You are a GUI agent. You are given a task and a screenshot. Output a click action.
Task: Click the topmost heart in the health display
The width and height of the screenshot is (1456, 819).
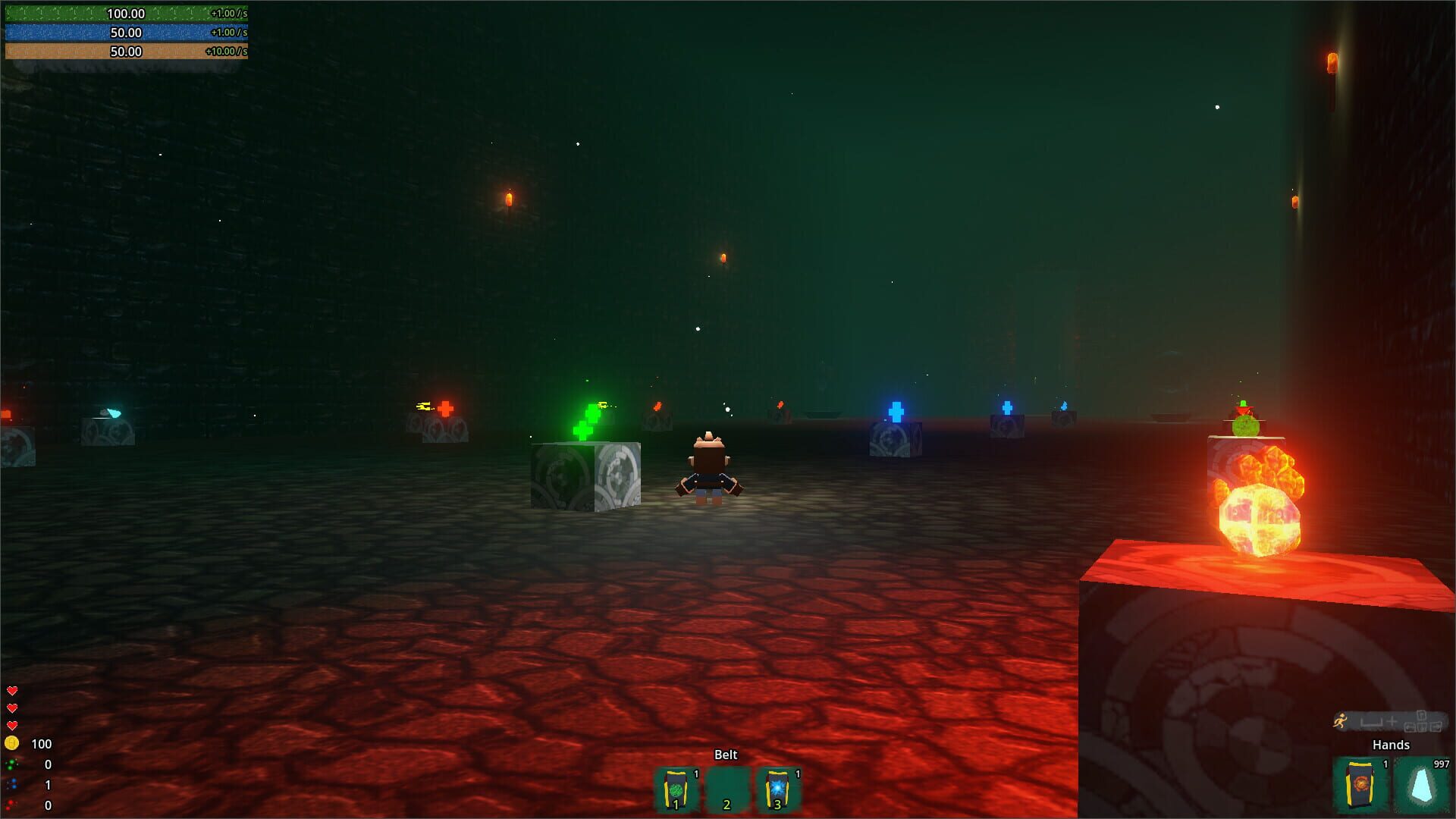click(x=12, y=691)
